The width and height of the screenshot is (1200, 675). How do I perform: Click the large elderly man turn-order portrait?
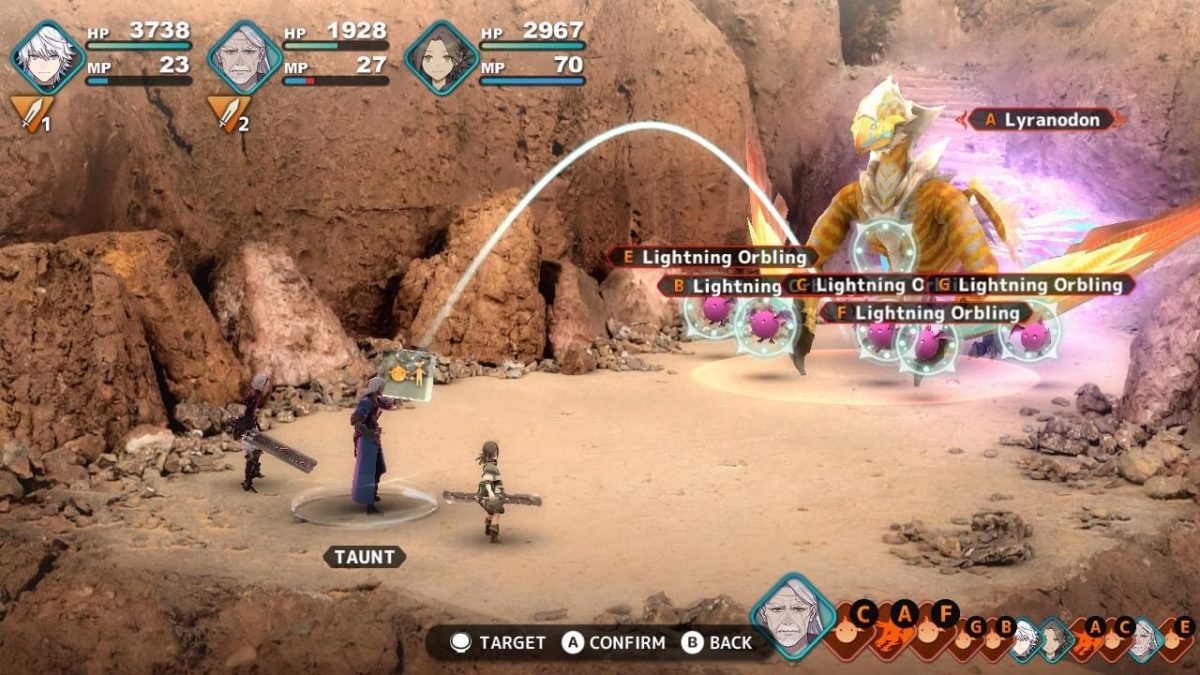[x=794, y=617]
